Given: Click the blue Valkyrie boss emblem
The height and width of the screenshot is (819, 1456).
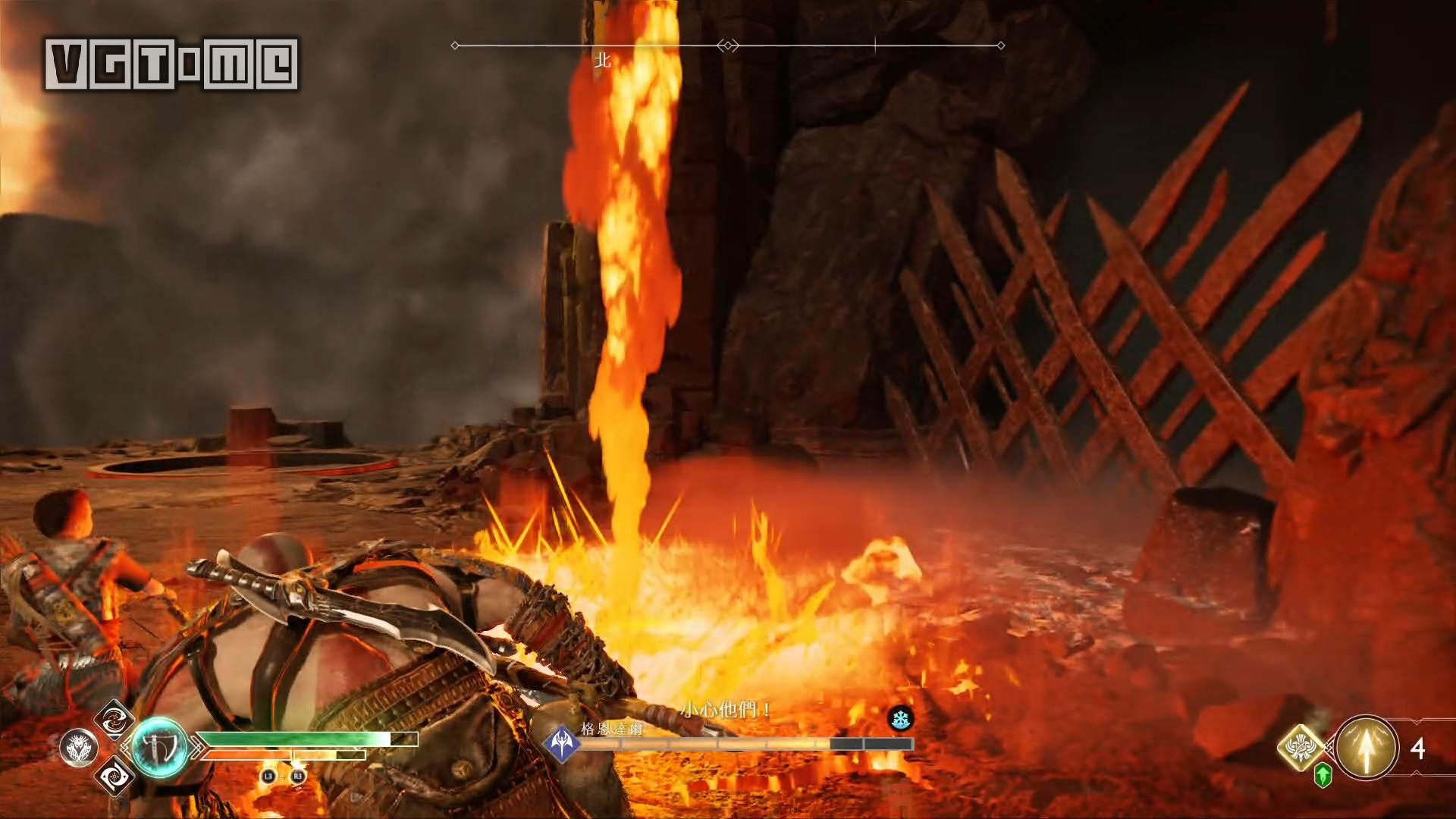Looking at the screenshot, I should 561,742.
